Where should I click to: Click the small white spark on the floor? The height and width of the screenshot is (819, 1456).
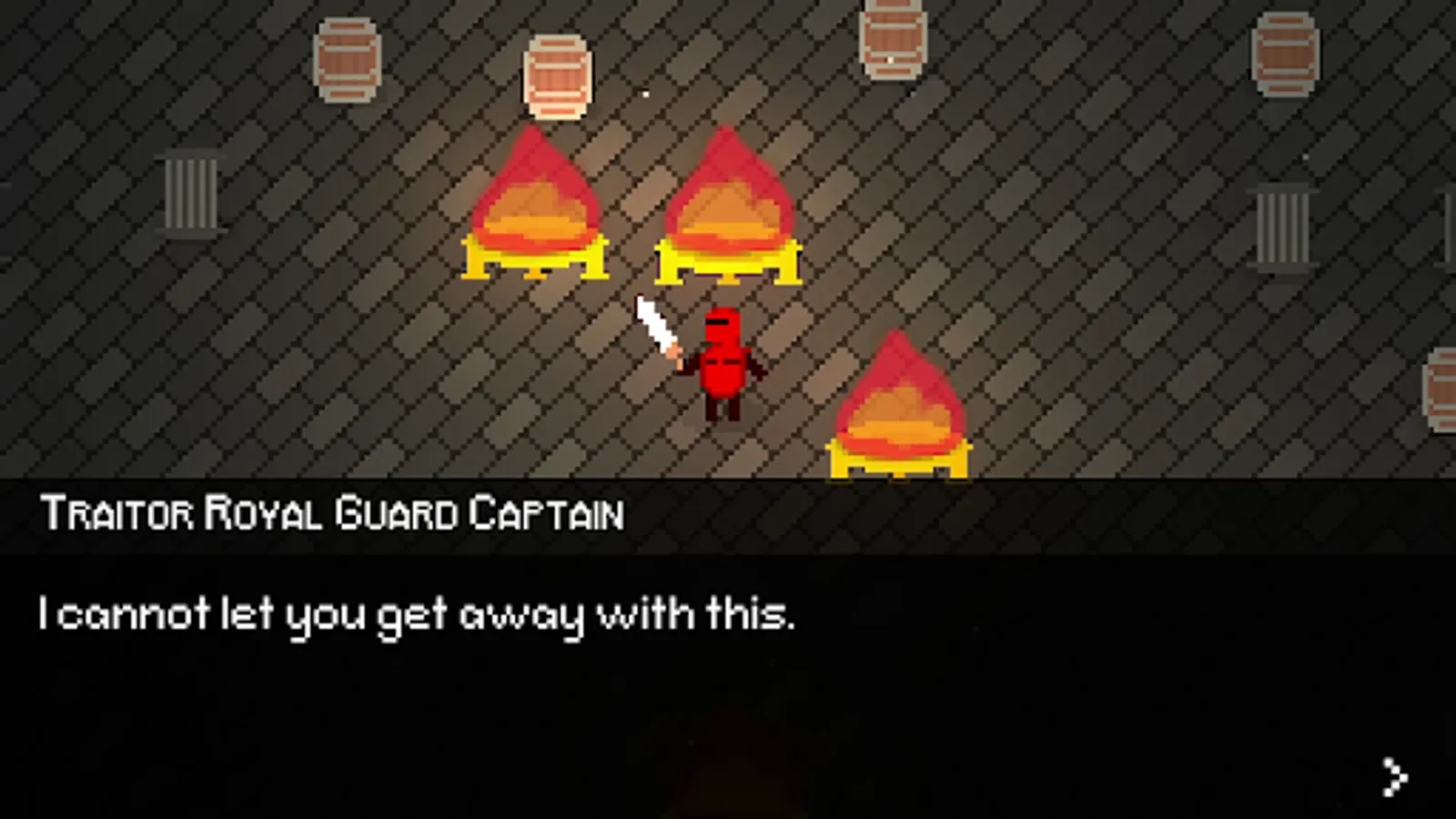coord(646,94)
